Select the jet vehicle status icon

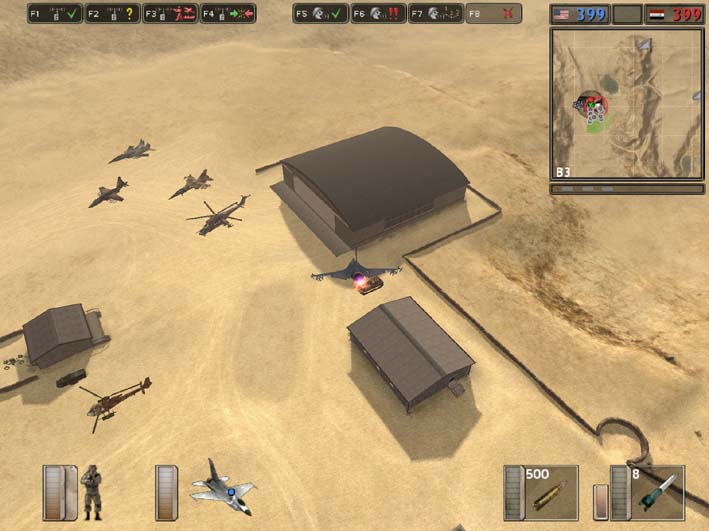[222, 489]
